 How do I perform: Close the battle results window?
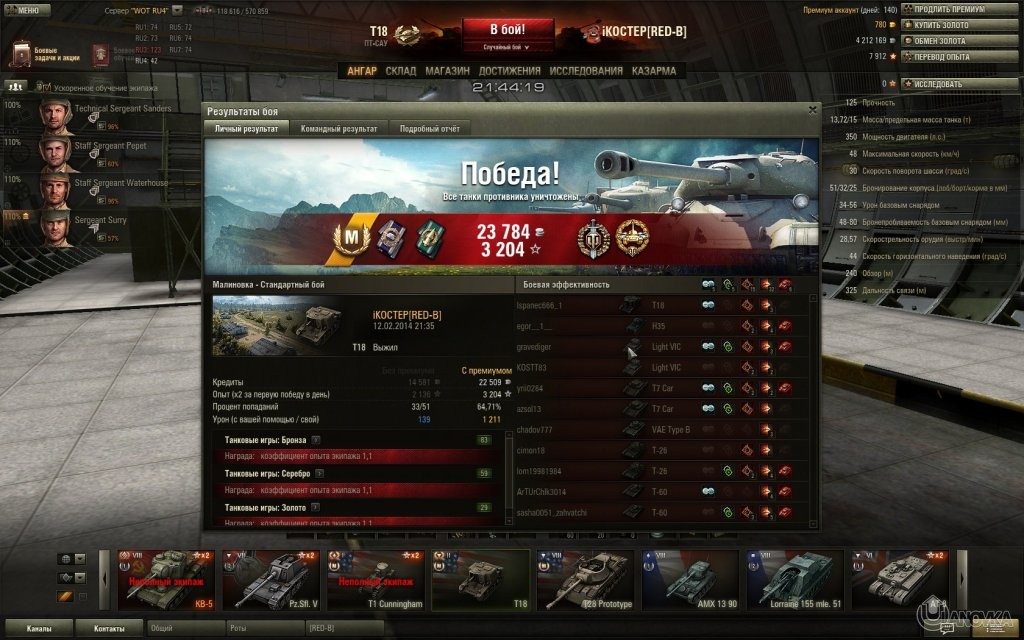(812, 110)
